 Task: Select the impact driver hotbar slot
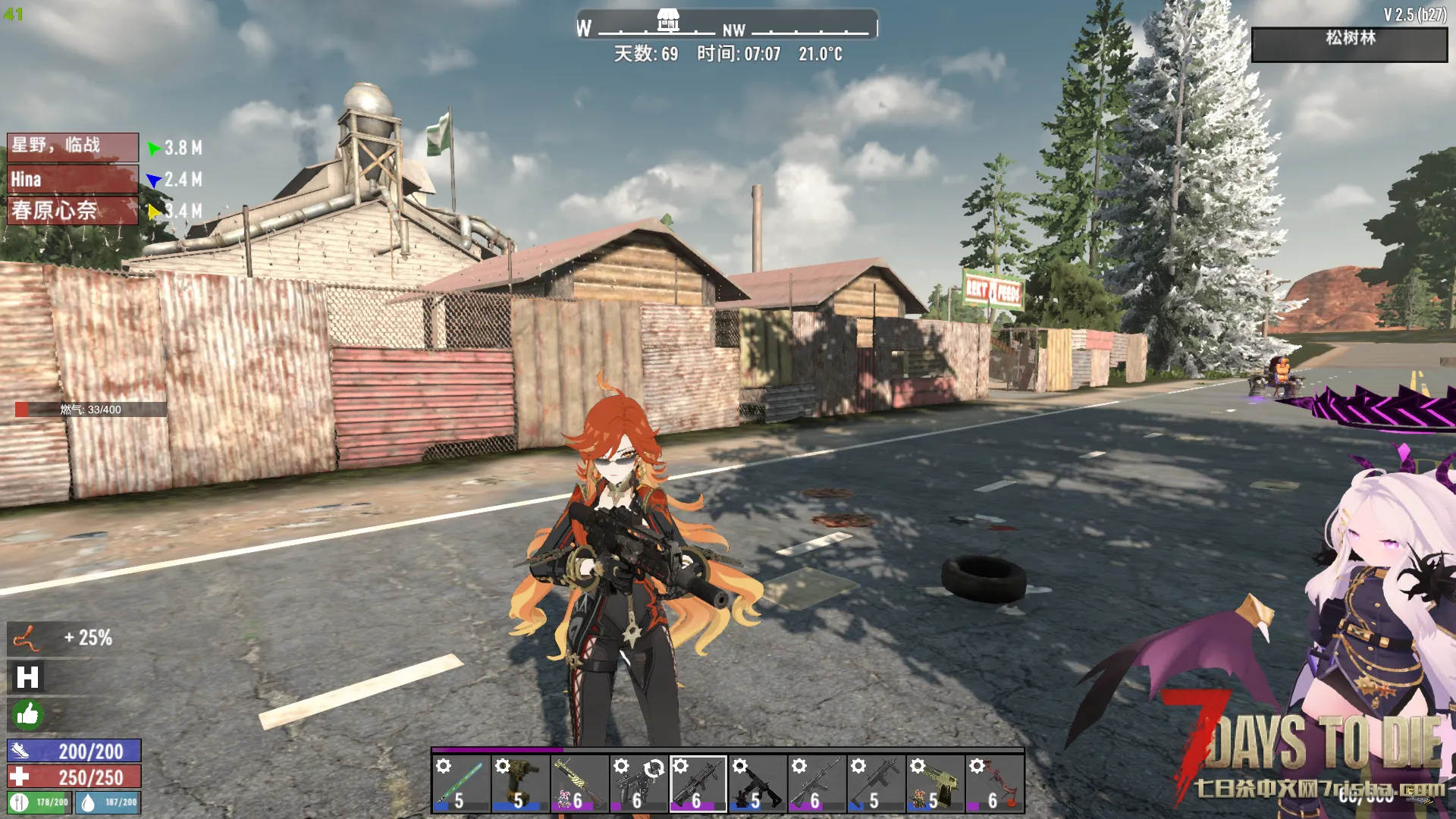[520, 784]
